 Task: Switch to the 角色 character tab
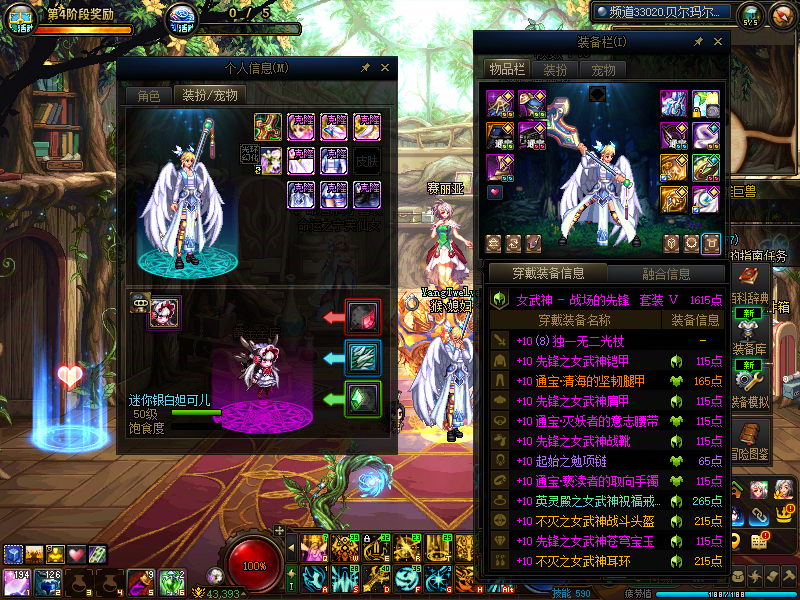point(148,96)
